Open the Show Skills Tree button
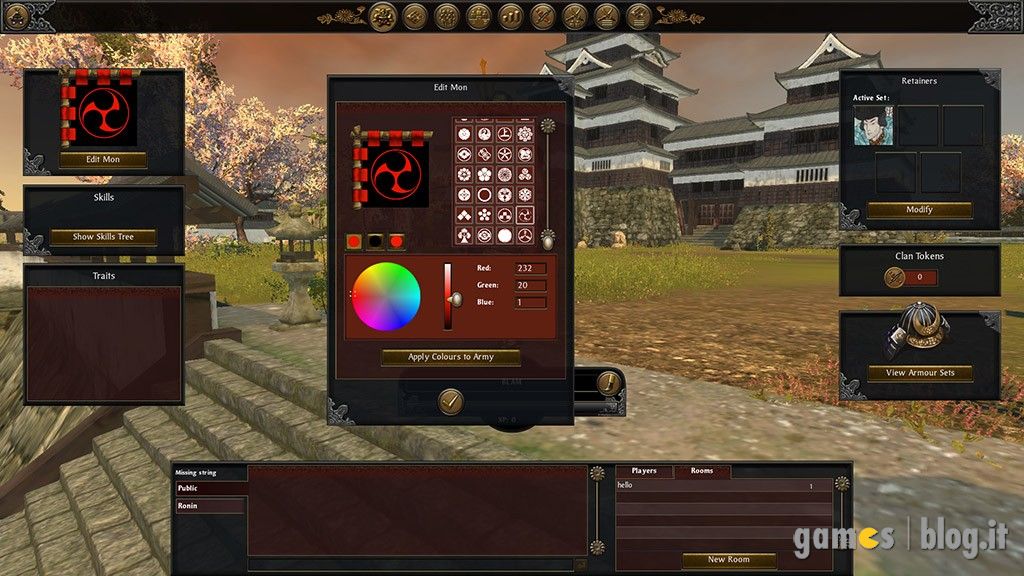This screenshot has height=576, width=1024. coord(103,237)
